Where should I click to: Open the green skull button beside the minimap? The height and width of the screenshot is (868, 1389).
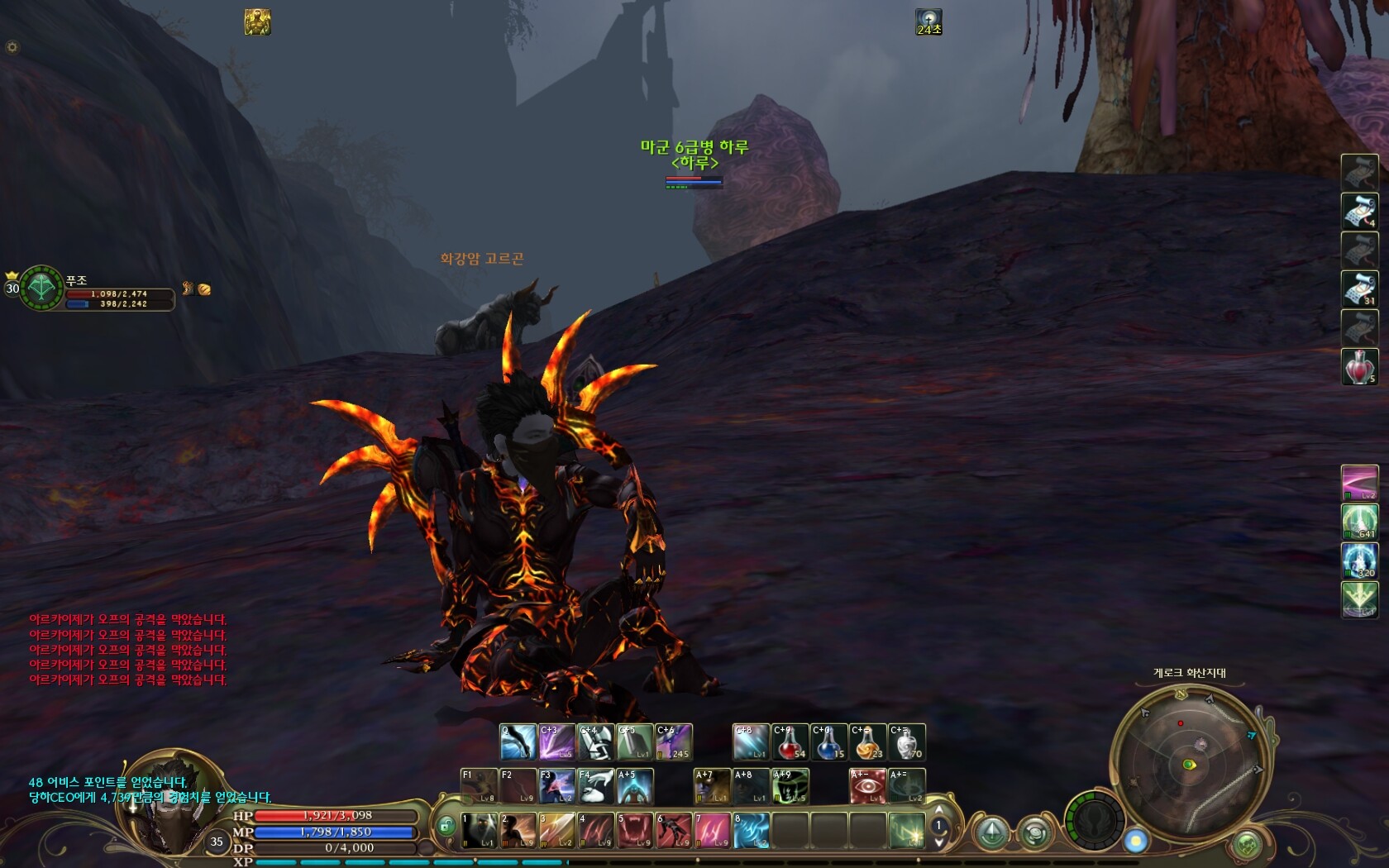point(1247,844)
